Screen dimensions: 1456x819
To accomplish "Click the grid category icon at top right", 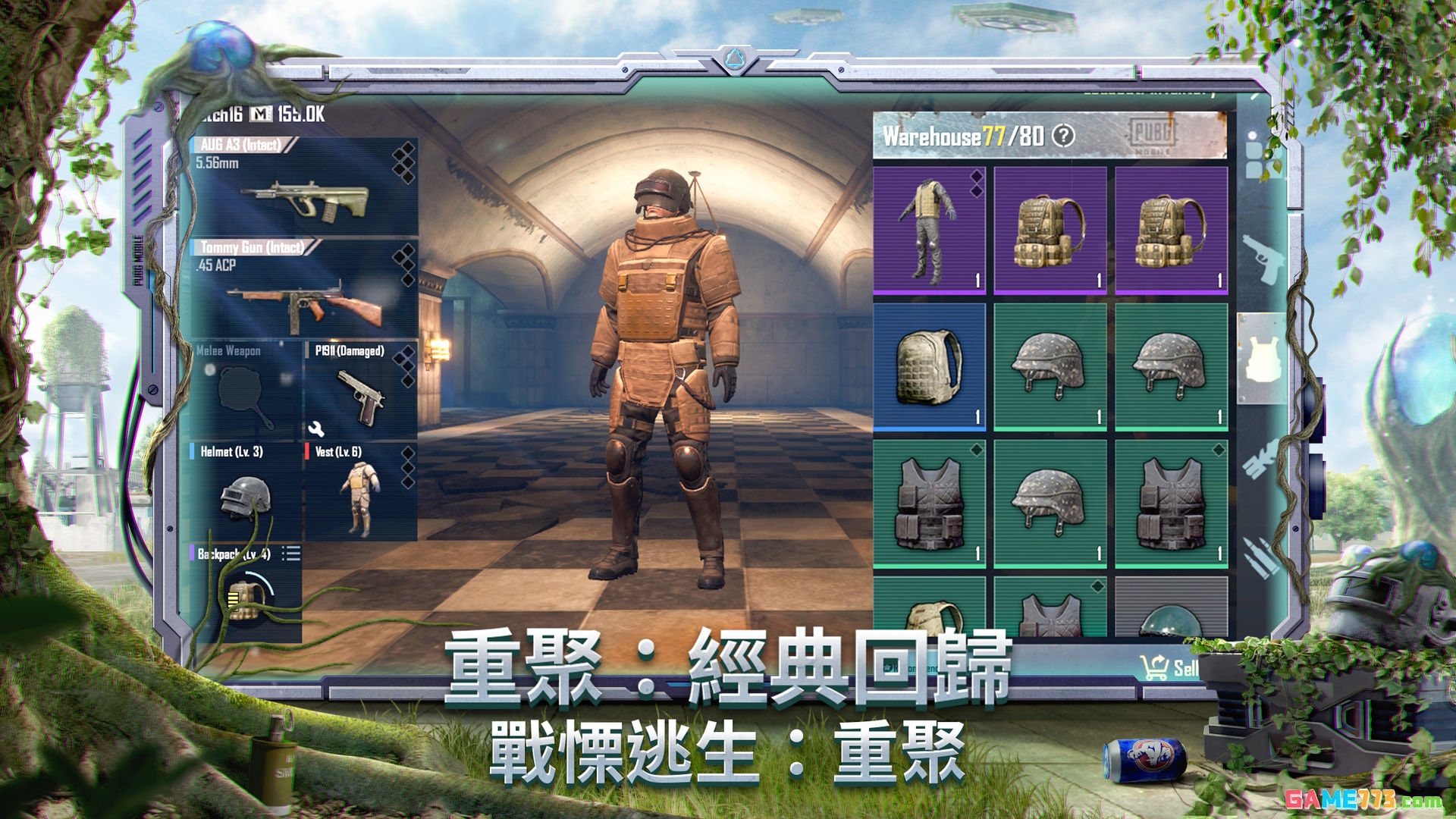I will [x=1259, y=154].
